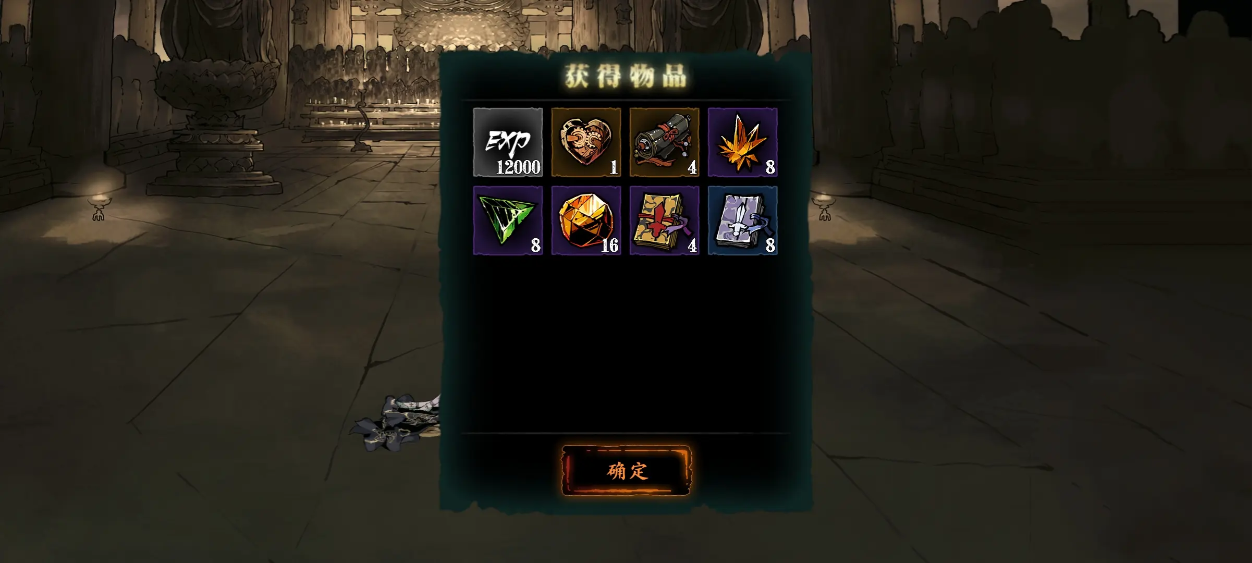The width and height of the screenshot is (1252, 563).
Task: Select the silver sword tome item
Action: [x=743, y=220]
